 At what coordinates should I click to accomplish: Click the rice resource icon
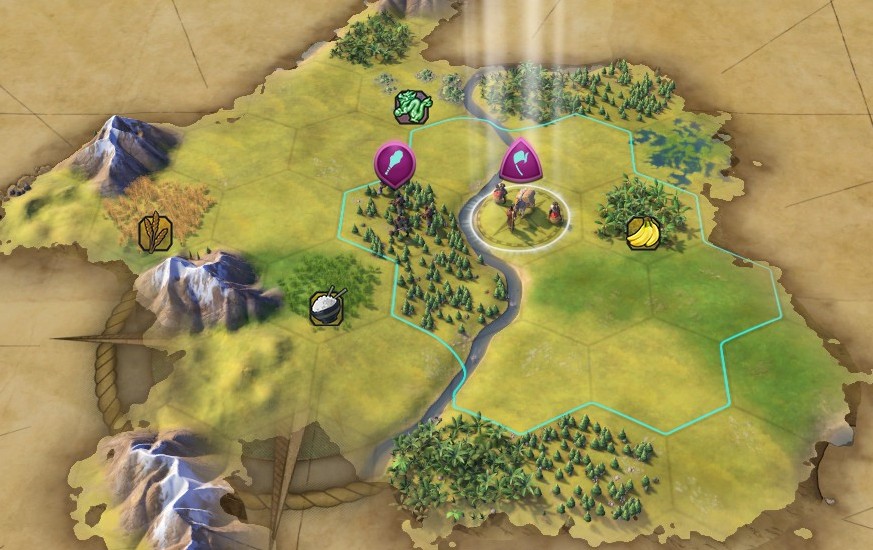coord(326,306)
